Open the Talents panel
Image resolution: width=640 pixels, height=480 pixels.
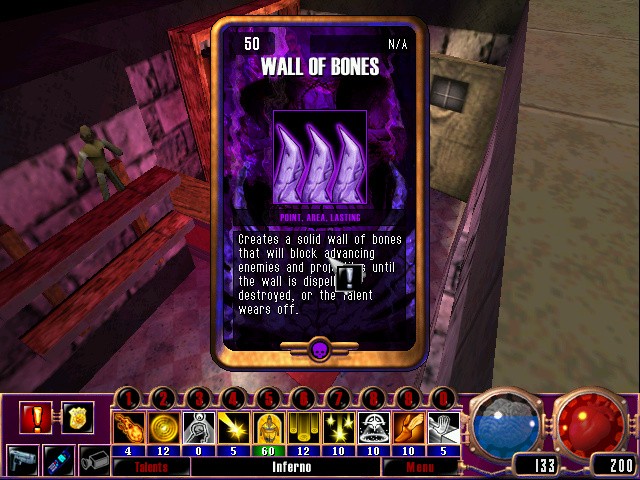coord(150,467)
